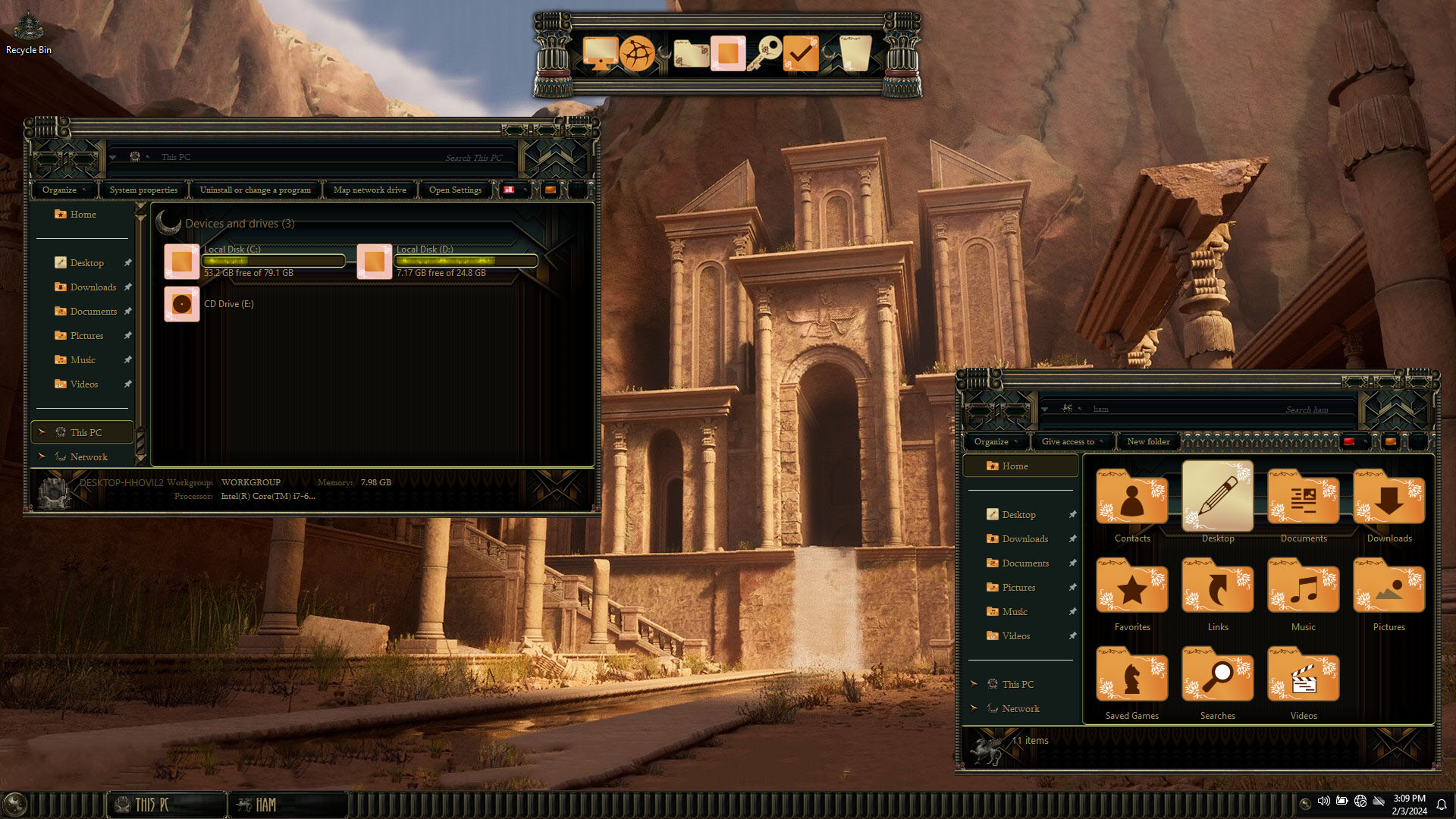1456x819 pixels.
Task: Launch the monitor icon in the top dock
Action: point(599,54)
